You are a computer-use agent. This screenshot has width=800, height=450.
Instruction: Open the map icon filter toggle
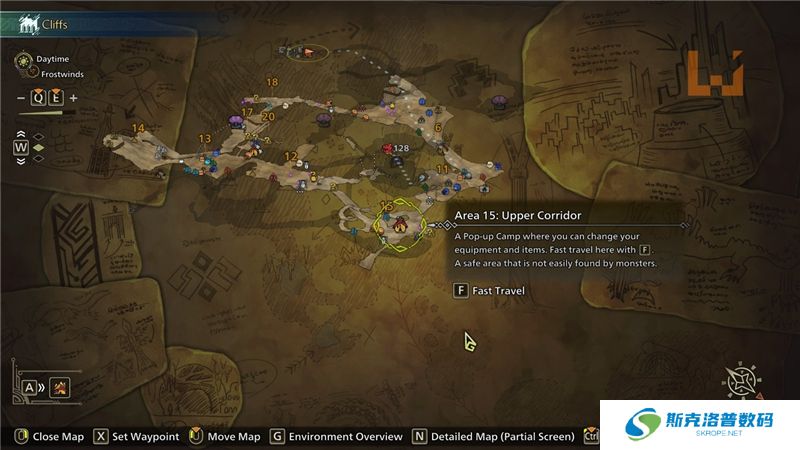[x=60, y=386]
